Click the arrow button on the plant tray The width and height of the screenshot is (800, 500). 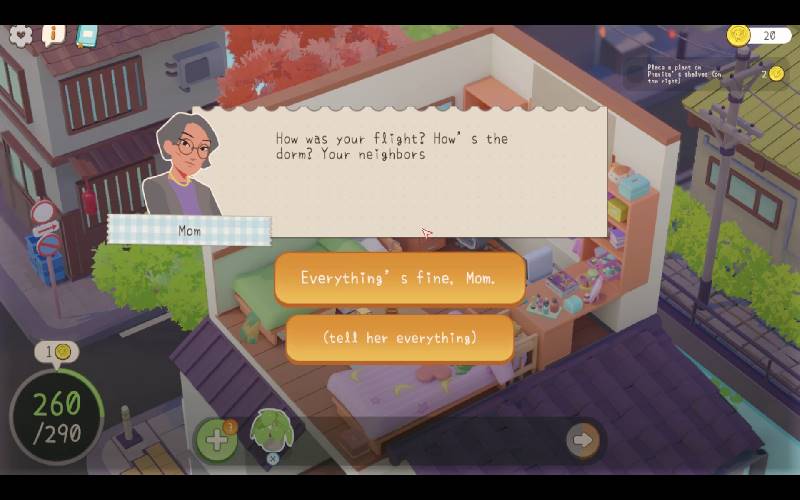tap(582, 439)
